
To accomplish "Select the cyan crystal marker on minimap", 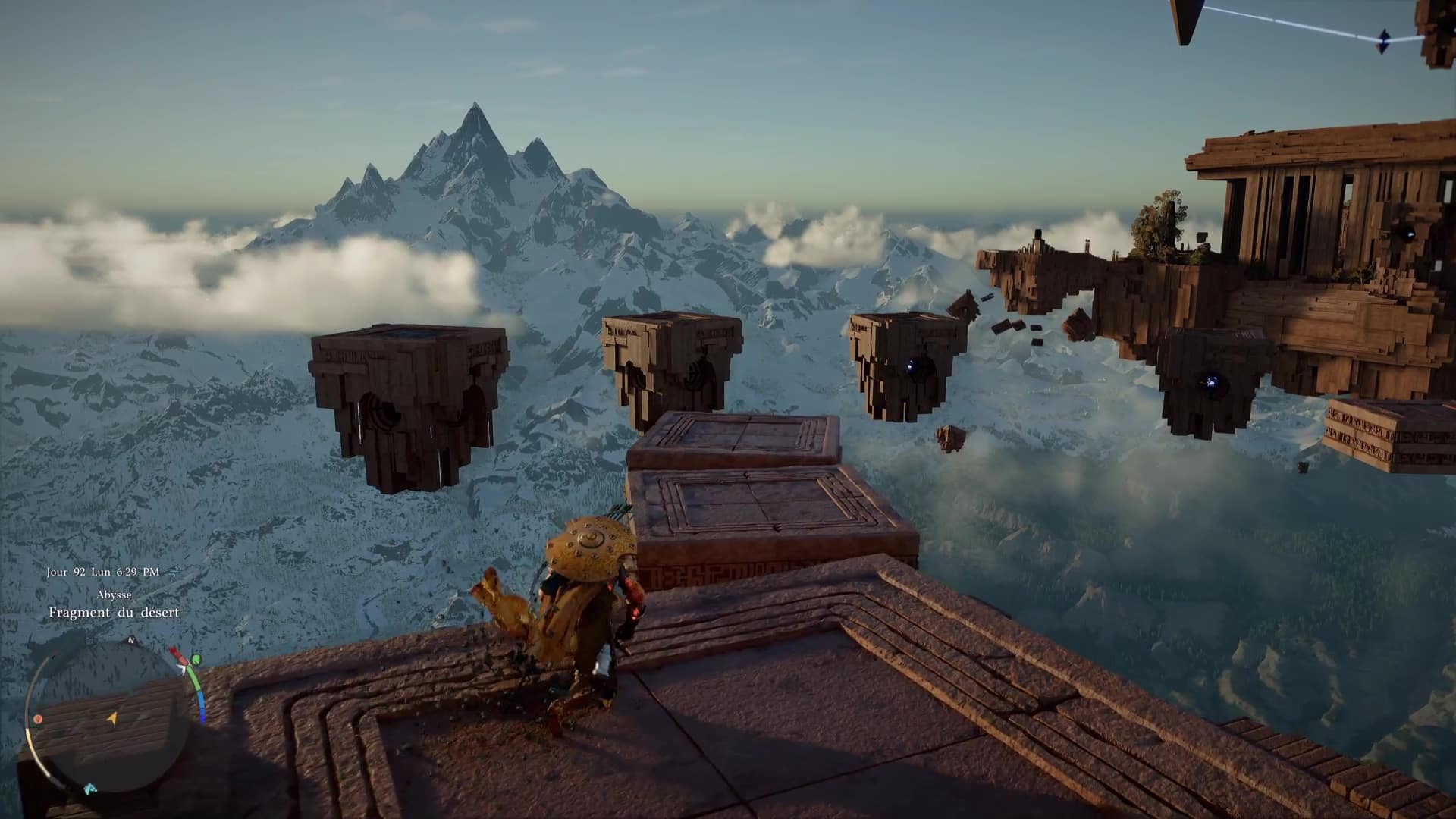I will click(91, 789).
